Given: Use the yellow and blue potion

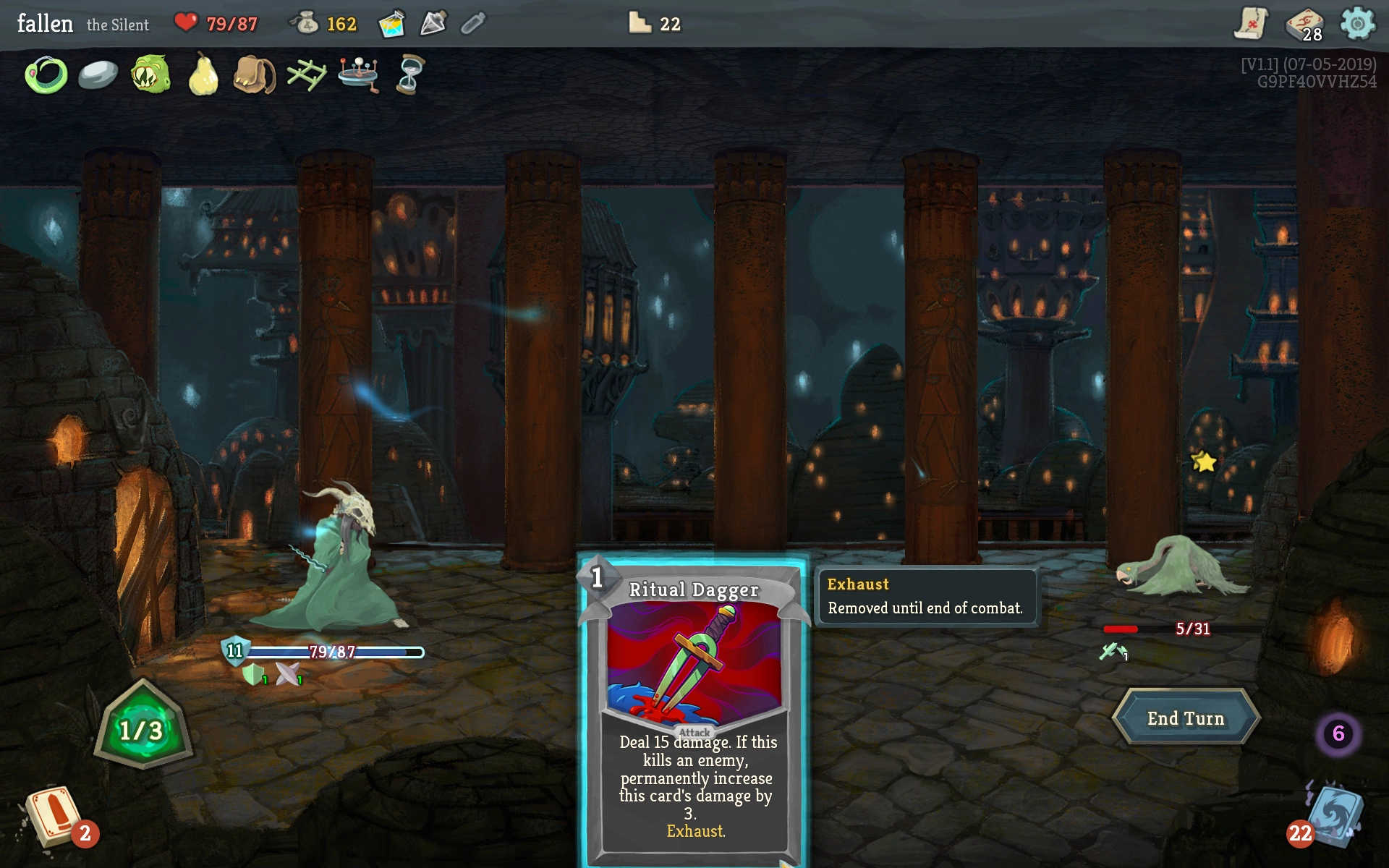Looking at the screenshot, I should click(x=391, y=24).
